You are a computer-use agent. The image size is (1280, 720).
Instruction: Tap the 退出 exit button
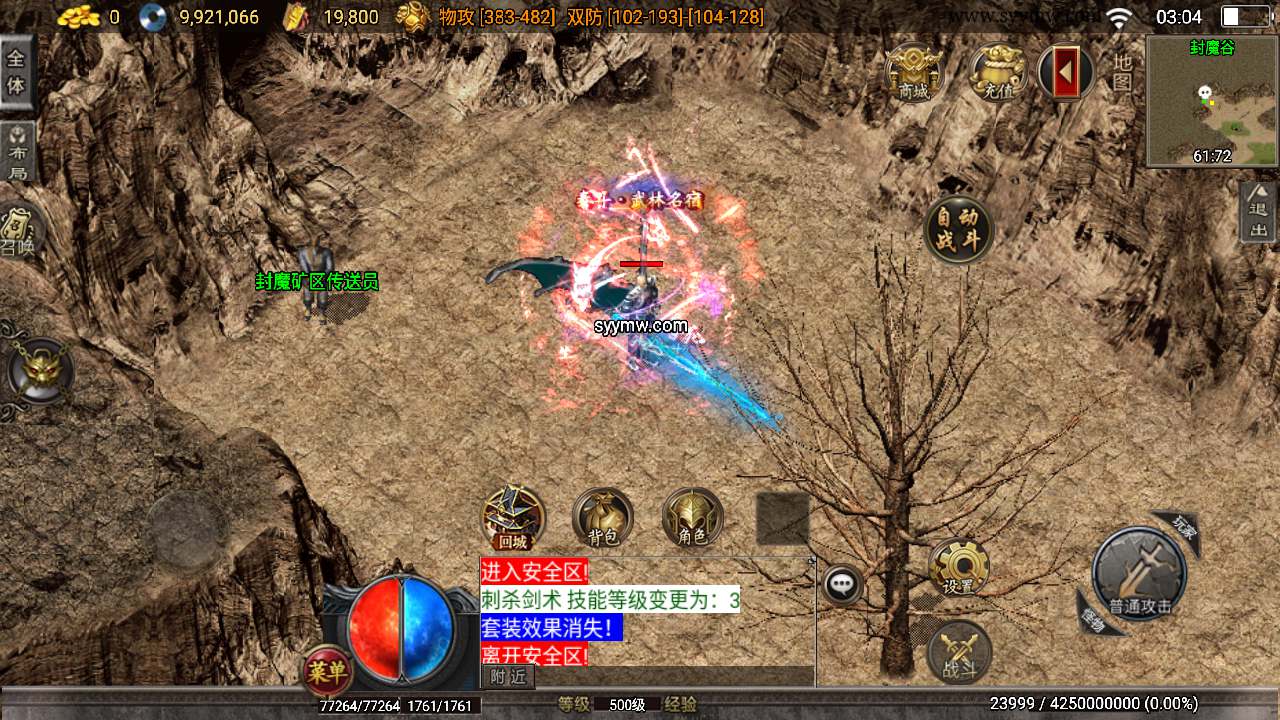(1258, 212)
